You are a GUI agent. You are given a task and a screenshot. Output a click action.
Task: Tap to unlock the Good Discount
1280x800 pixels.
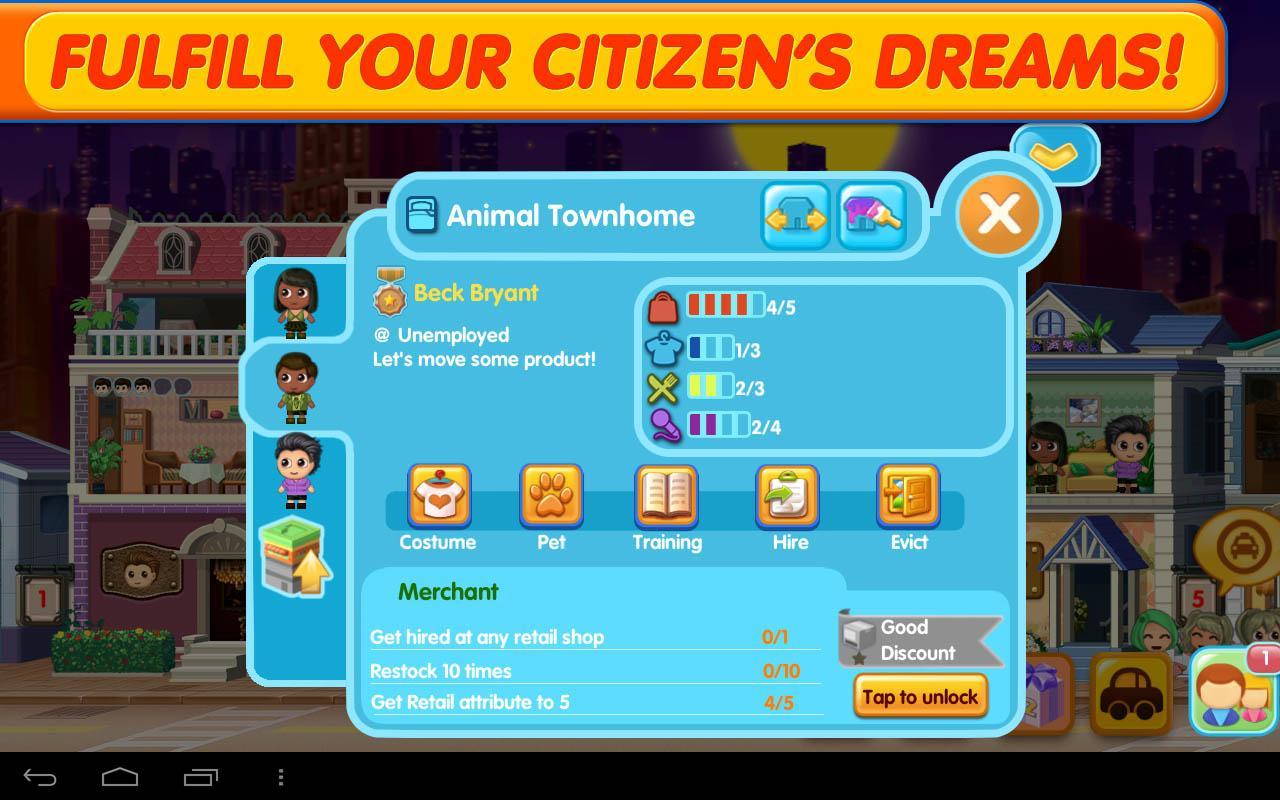920,696
